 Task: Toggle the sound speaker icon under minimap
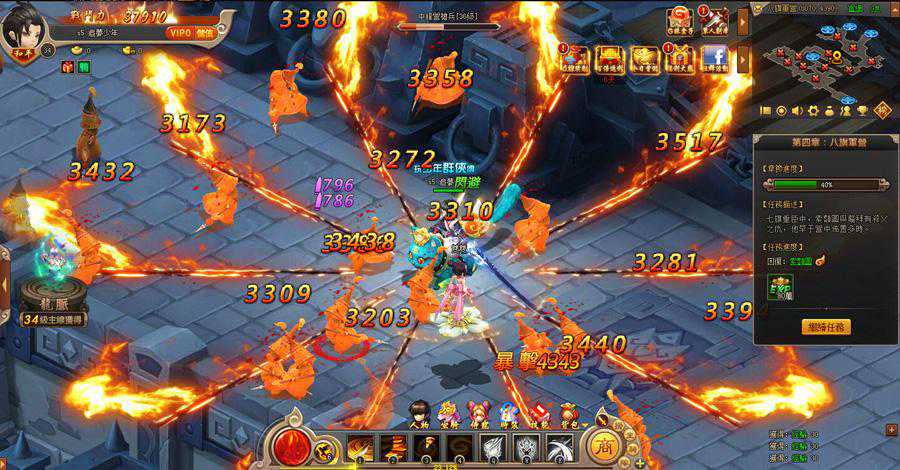pos(798,110)
